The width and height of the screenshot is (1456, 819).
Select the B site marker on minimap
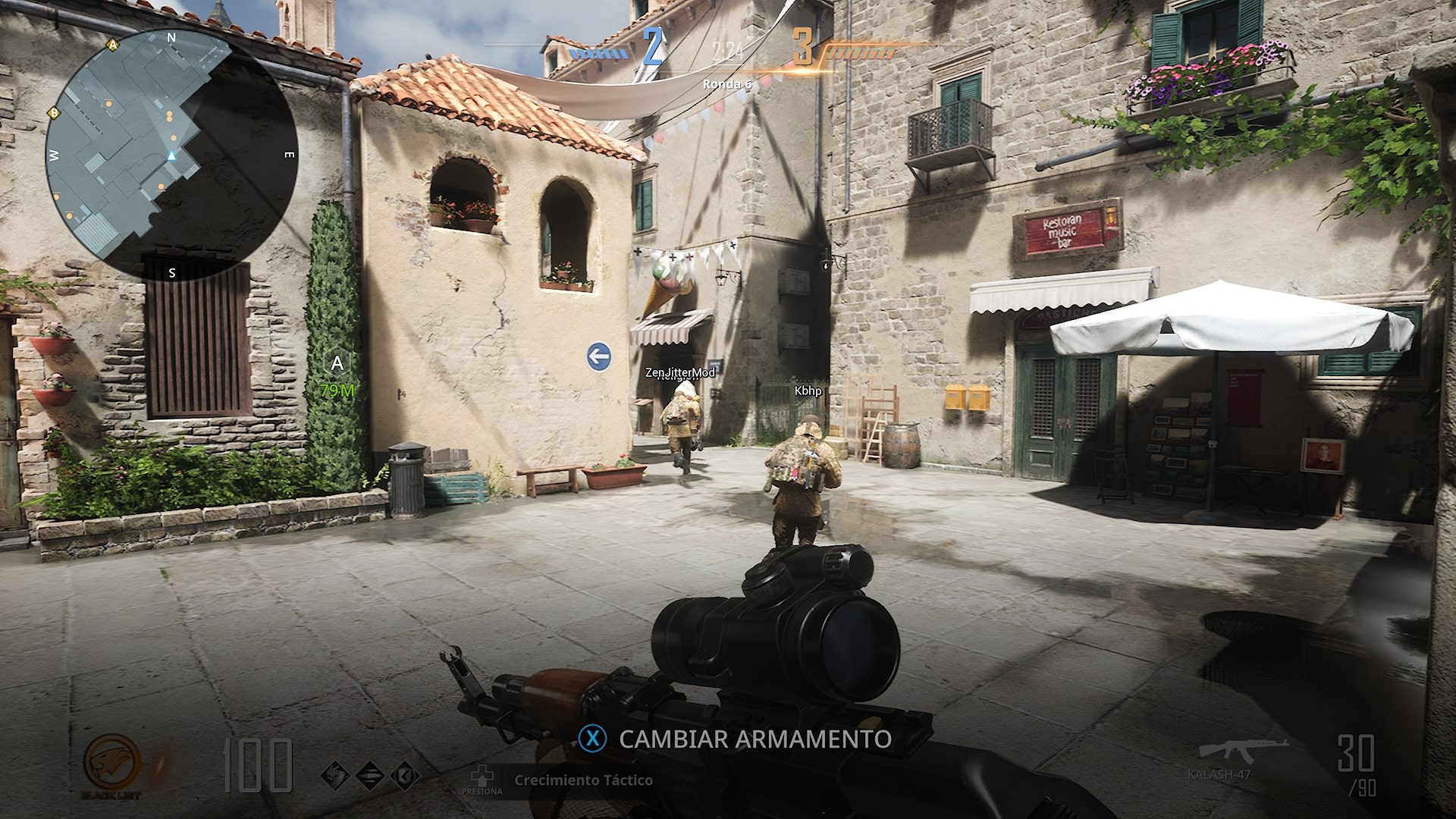(54, 113)
